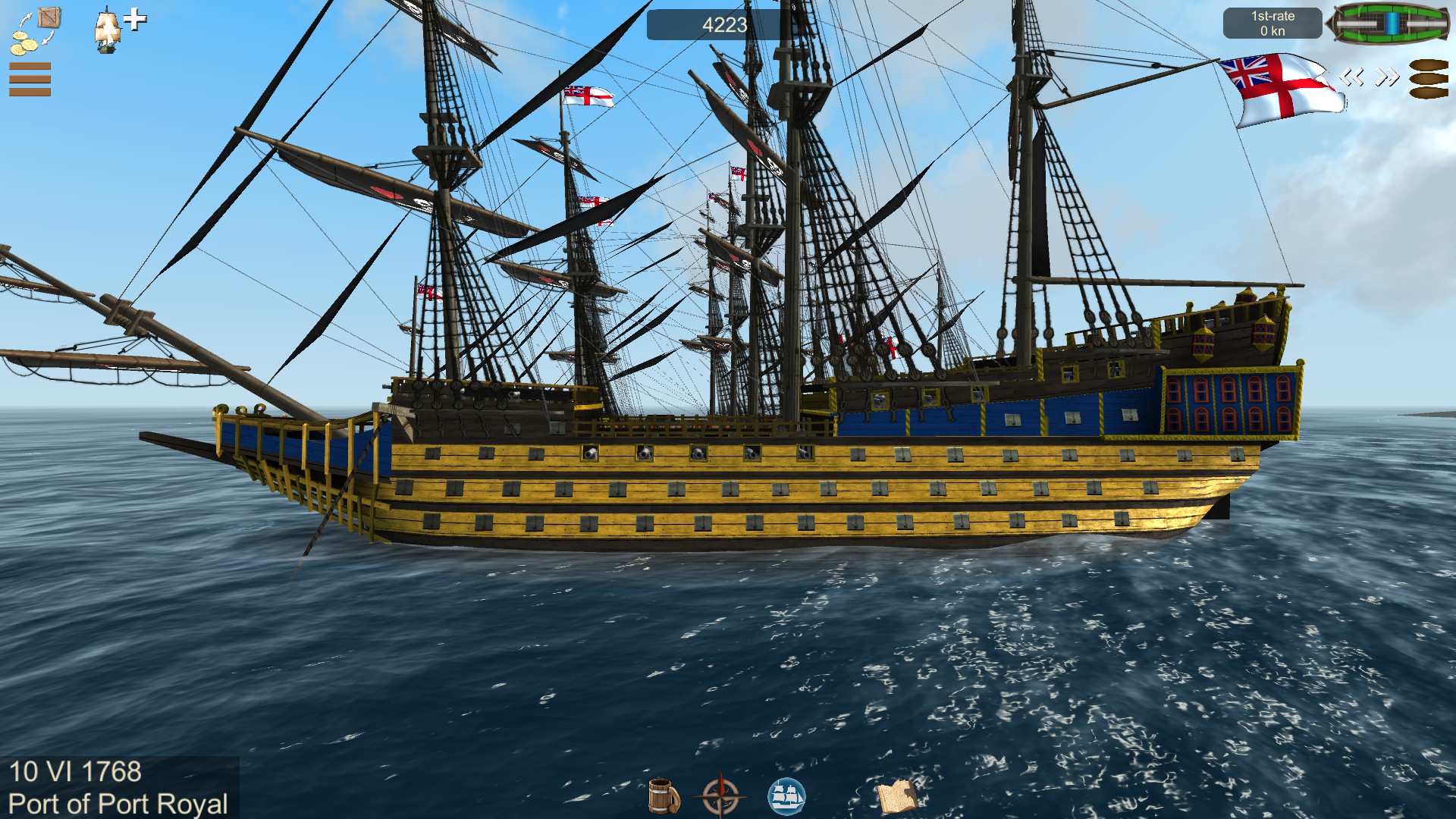Viewport: 1456px width, 819px height.
Task: Click the ship with plus sign icon
Action: click(x=118, y=29)
